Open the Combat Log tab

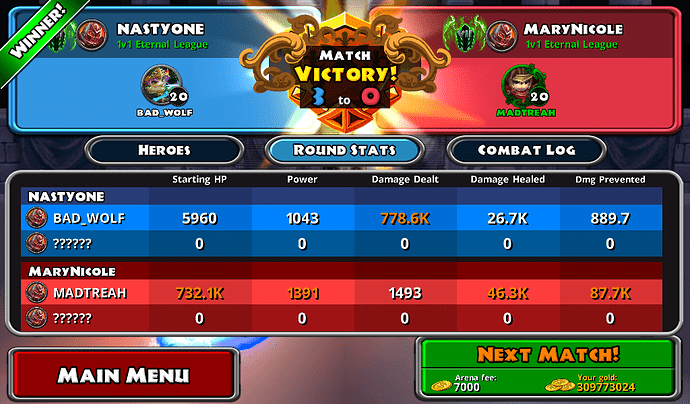point(525,150)
